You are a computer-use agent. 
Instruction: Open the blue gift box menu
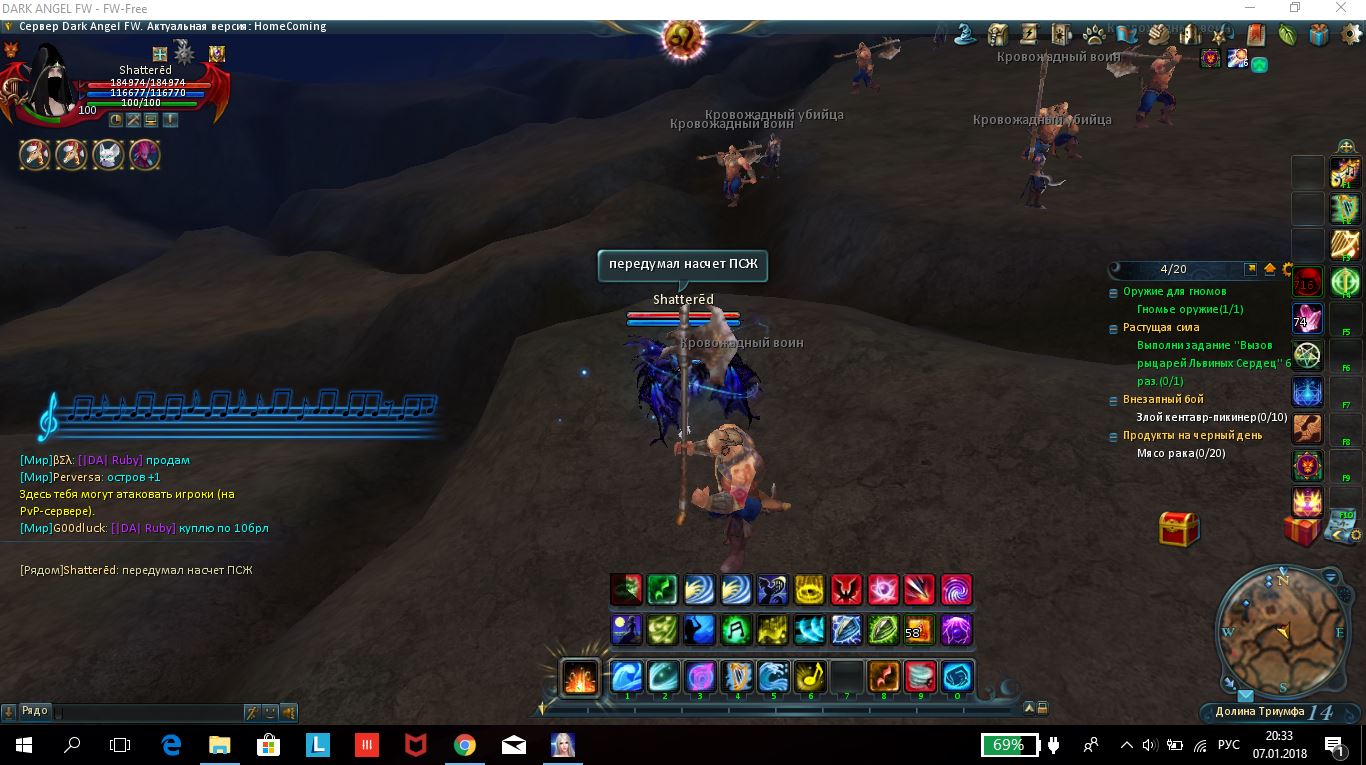1319,35
